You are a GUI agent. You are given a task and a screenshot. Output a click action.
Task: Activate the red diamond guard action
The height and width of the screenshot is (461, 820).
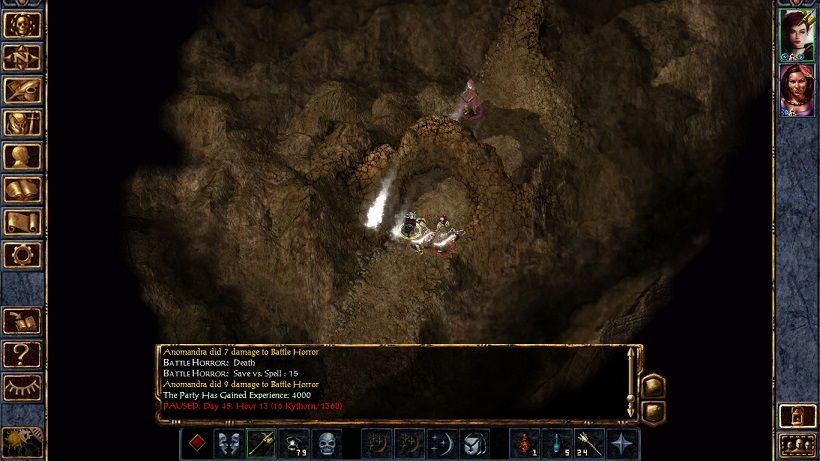[197, 443]
